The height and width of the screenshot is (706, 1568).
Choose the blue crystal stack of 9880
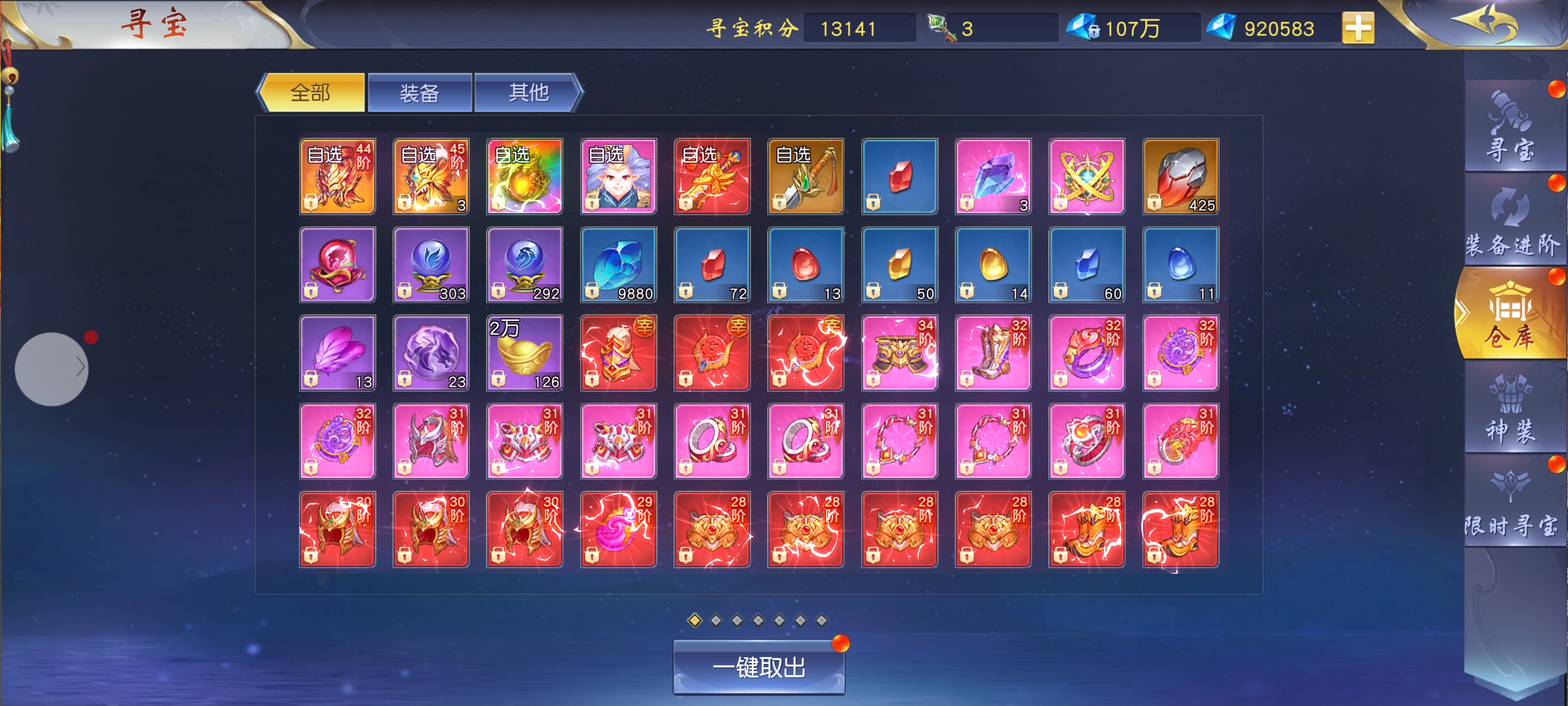coord(618,265)
